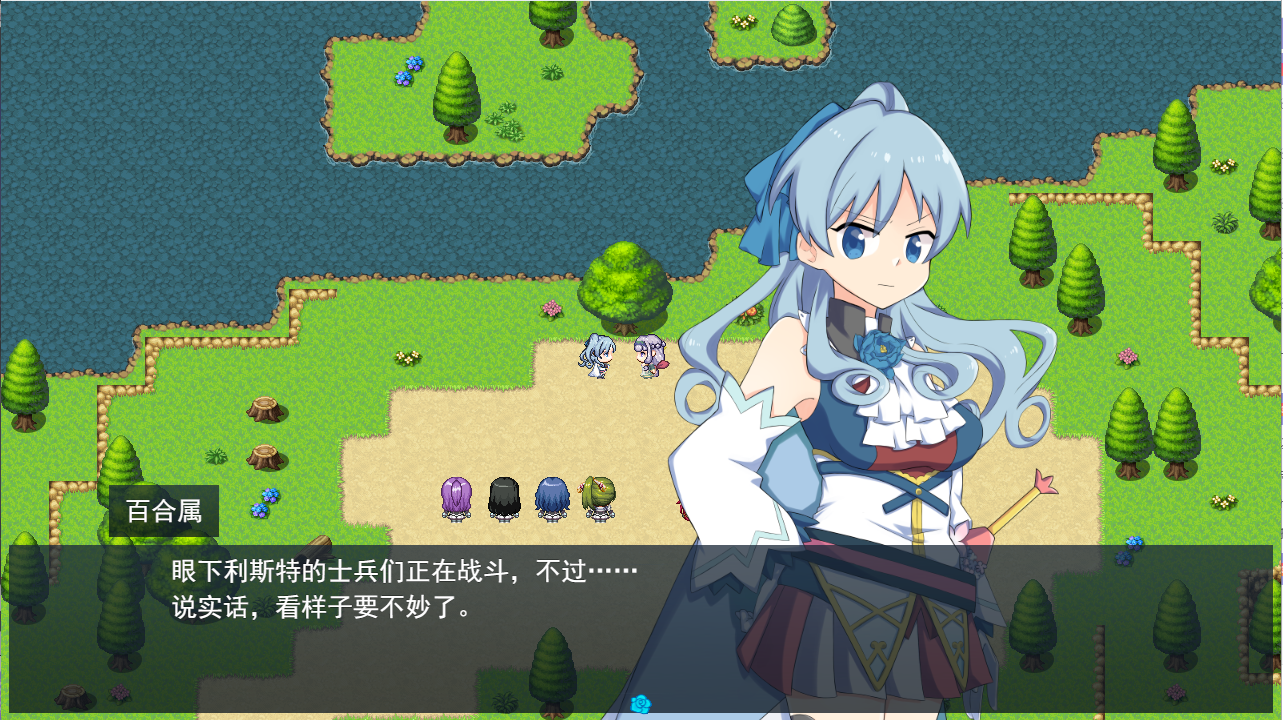Click the portrait's white ascot ruffle
Image resolution: width=1283 pixels, height=720 pixels.
coord(900,412)
